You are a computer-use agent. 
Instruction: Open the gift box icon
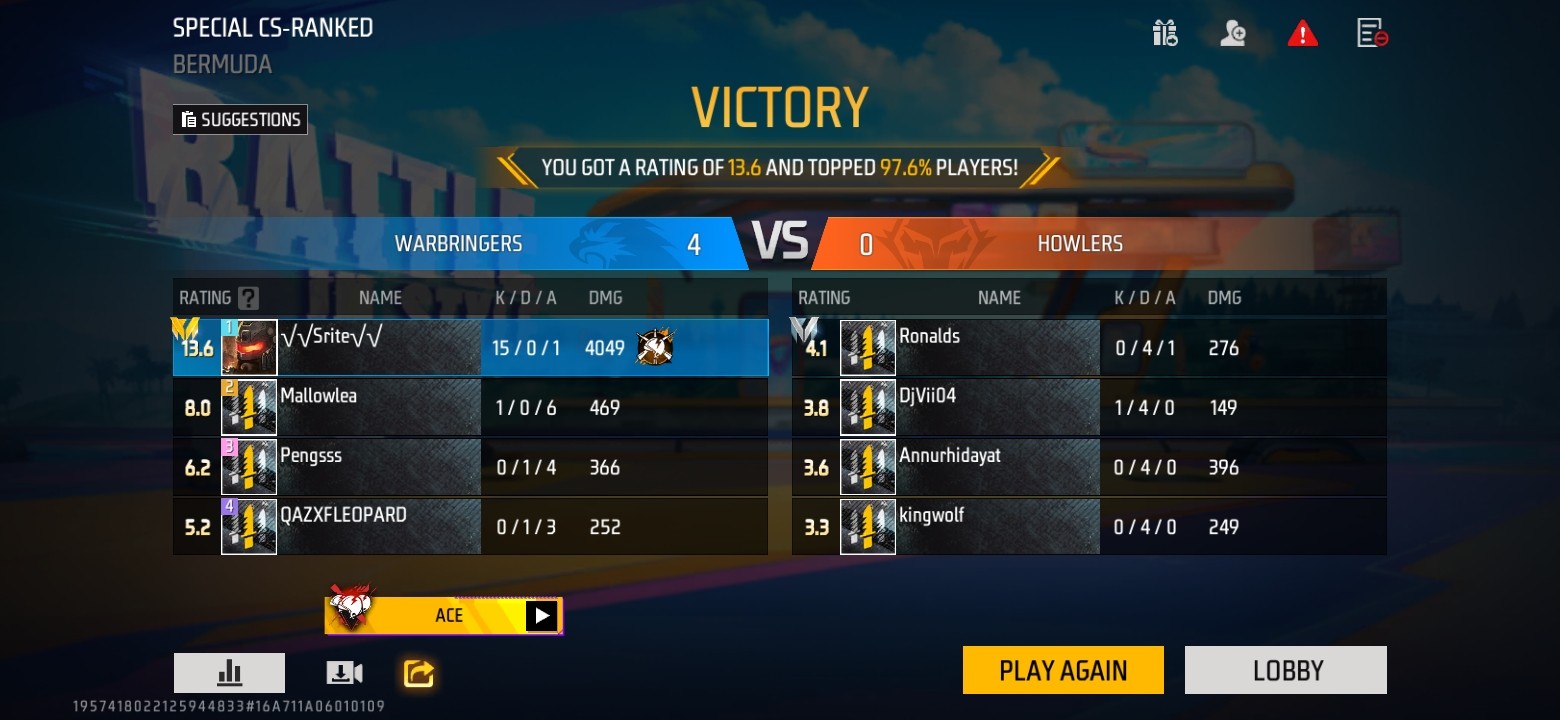pos(1165,34)
